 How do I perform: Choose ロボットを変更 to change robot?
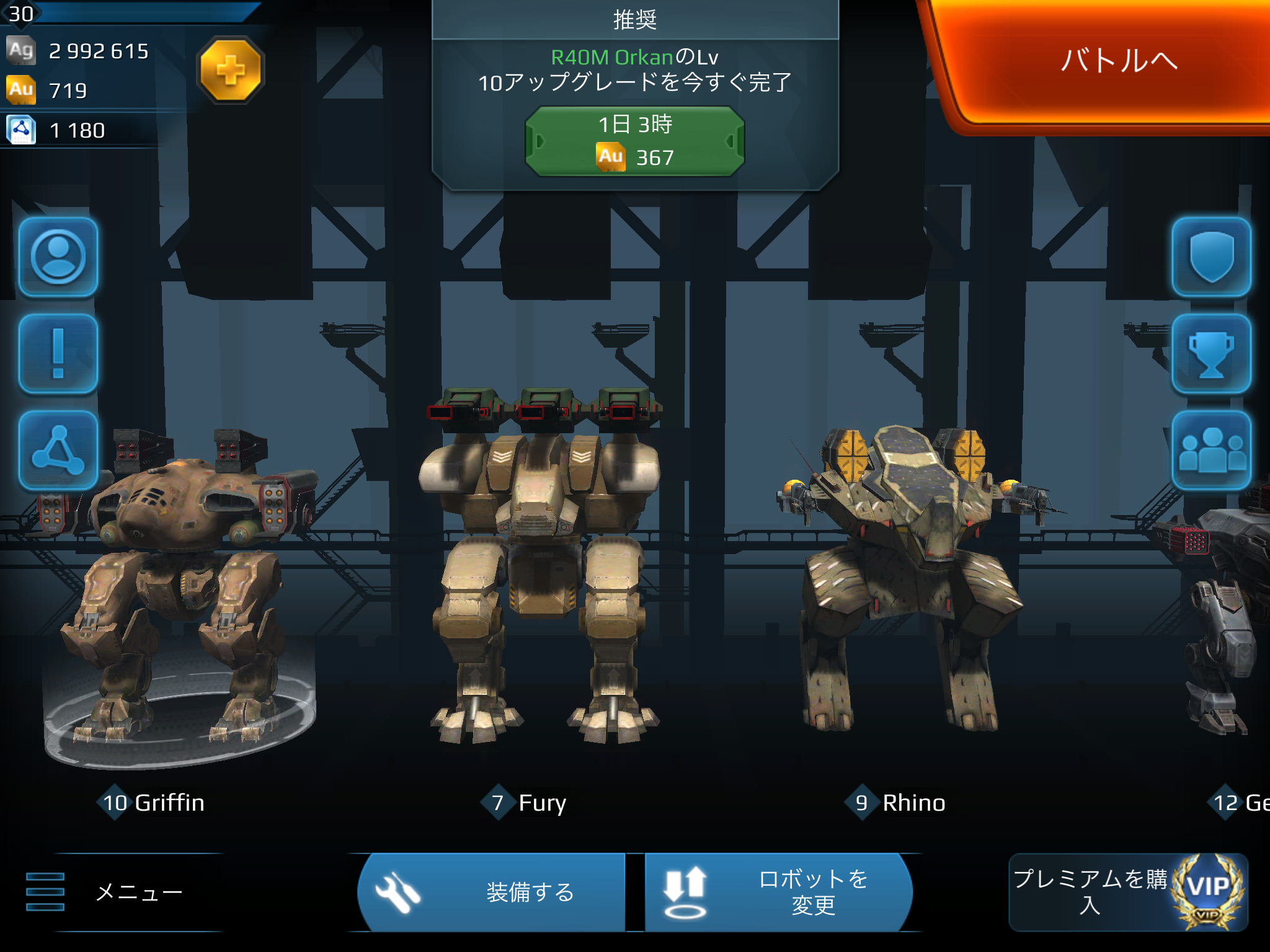(778, 892)
